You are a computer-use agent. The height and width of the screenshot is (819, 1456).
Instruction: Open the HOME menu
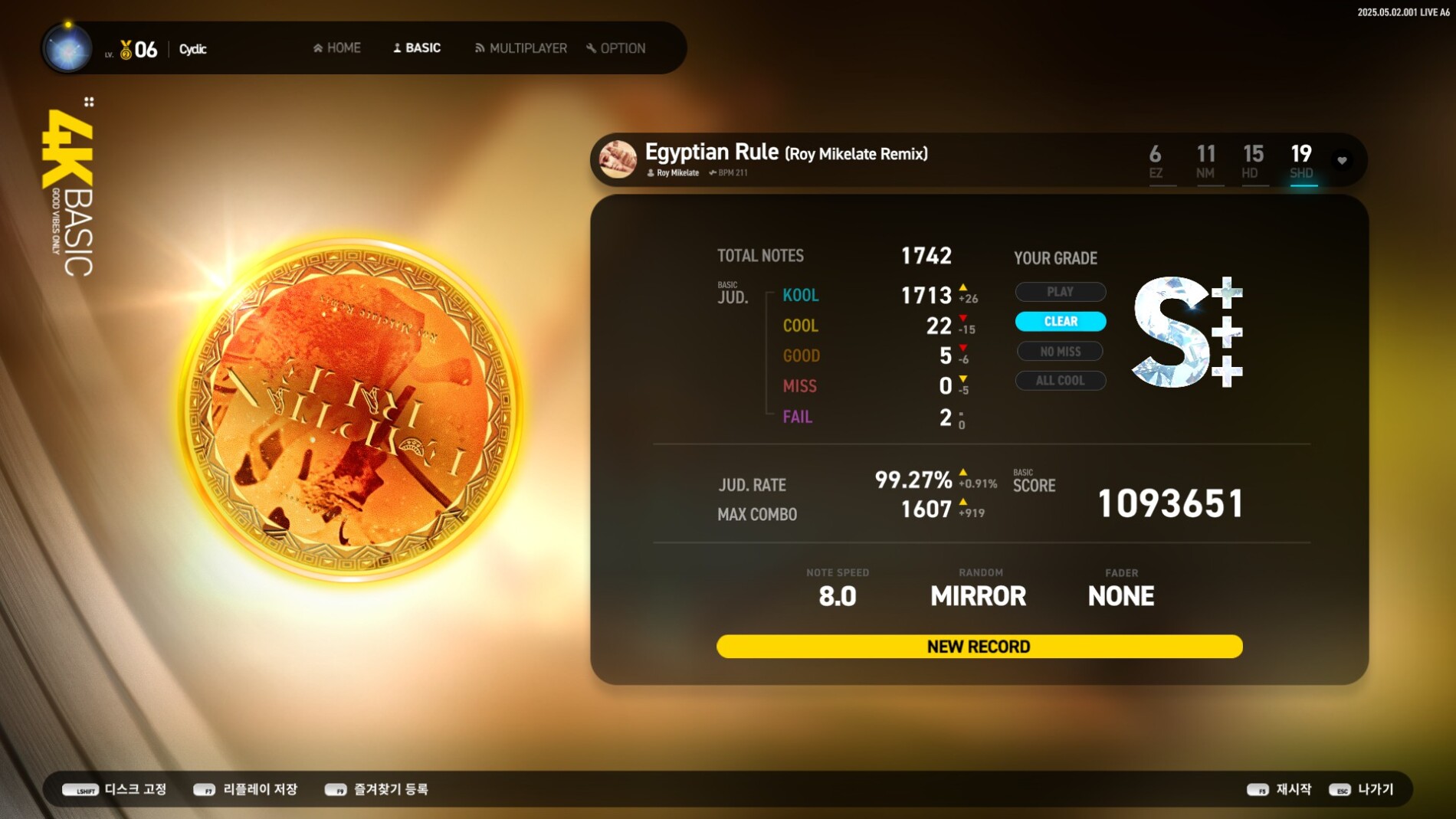click(x=337, y=48)
